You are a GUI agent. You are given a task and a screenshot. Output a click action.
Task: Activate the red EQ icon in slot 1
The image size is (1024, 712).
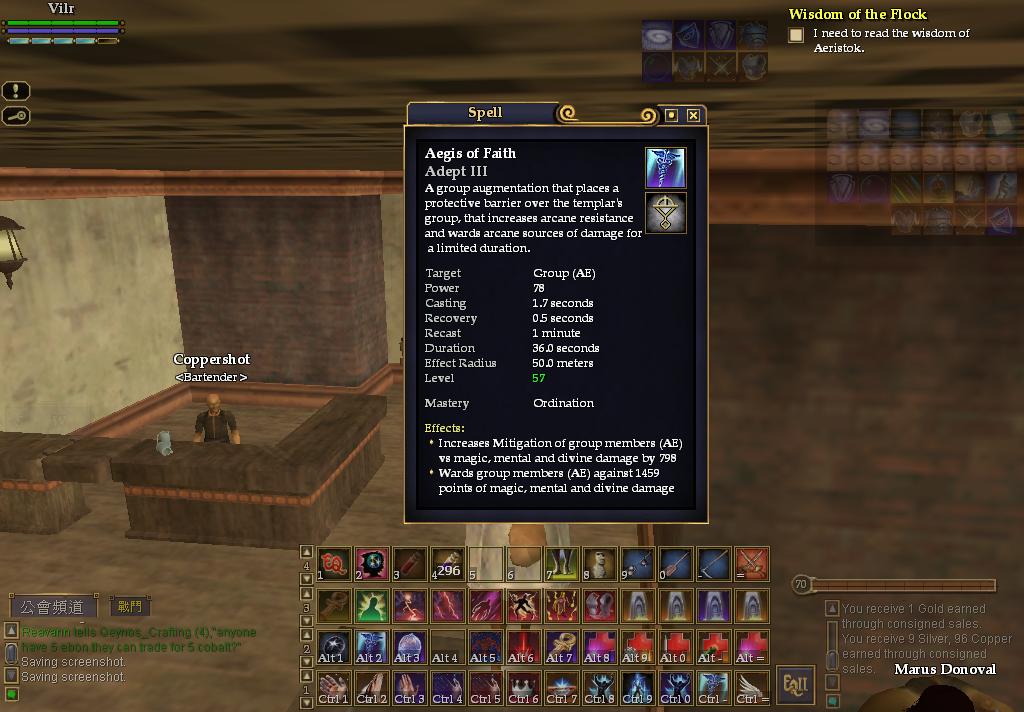point(333,564)
